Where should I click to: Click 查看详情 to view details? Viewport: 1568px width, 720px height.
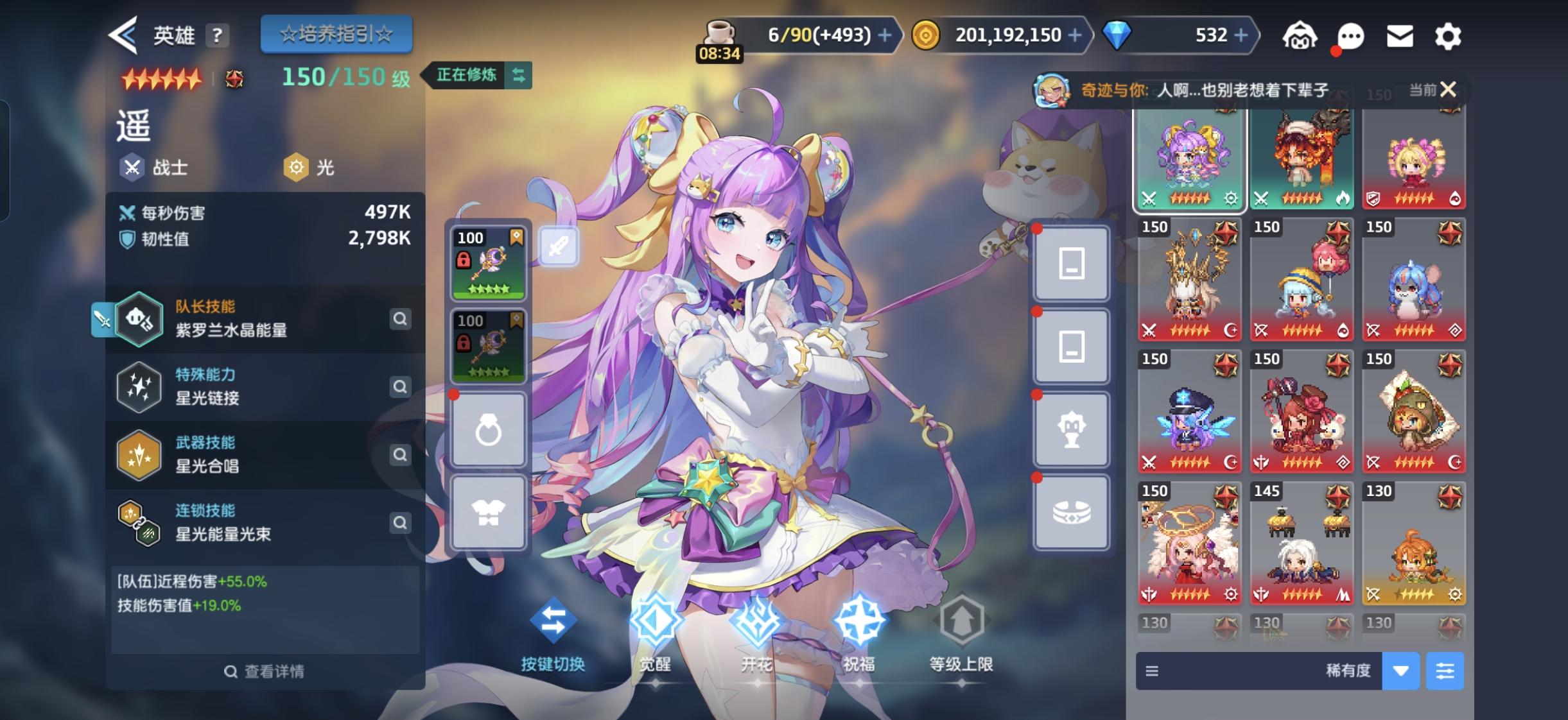click(265, 671)
